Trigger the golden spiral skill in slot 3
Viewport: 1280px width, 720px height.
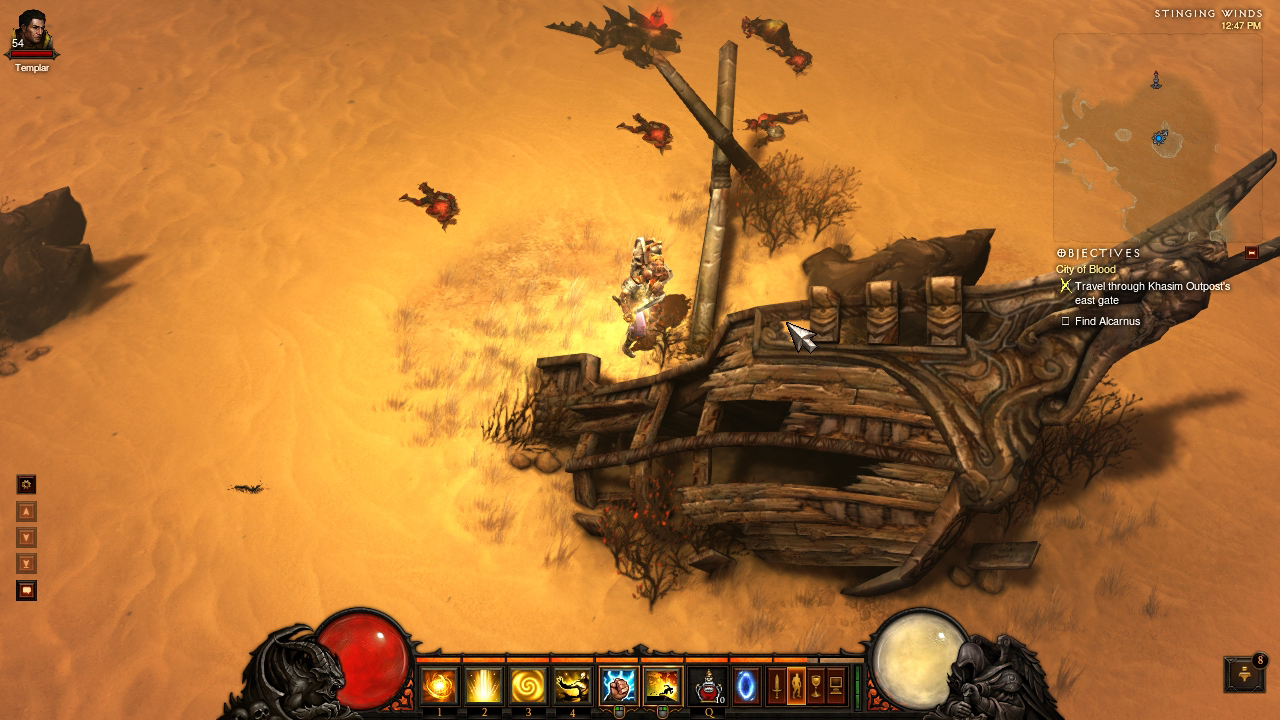click(528, 686)
